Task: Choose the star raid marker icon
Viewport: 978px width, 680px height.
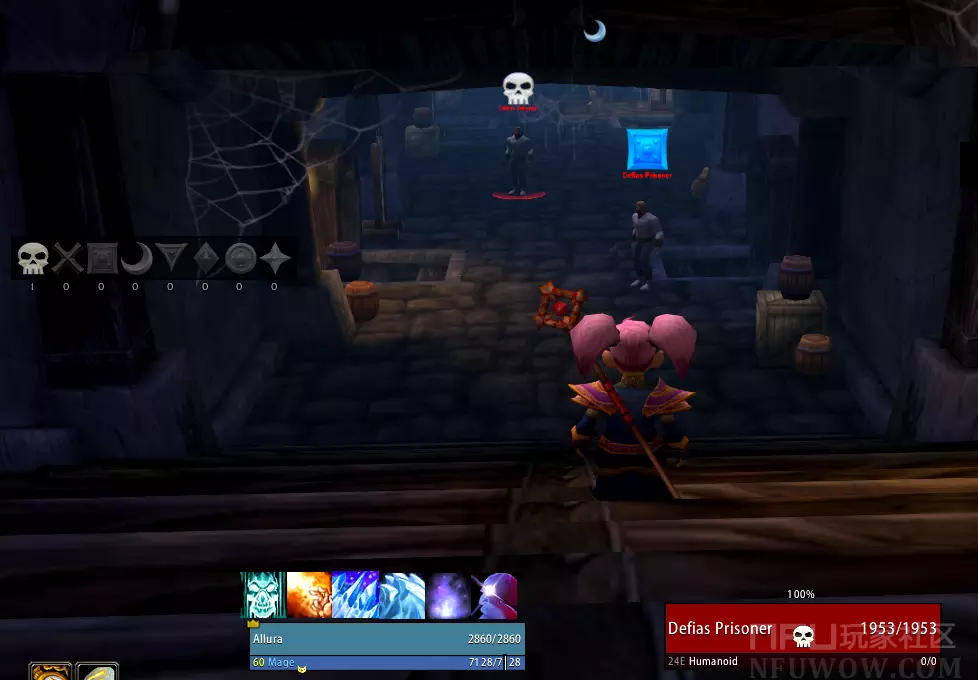Action: (274, 260)
